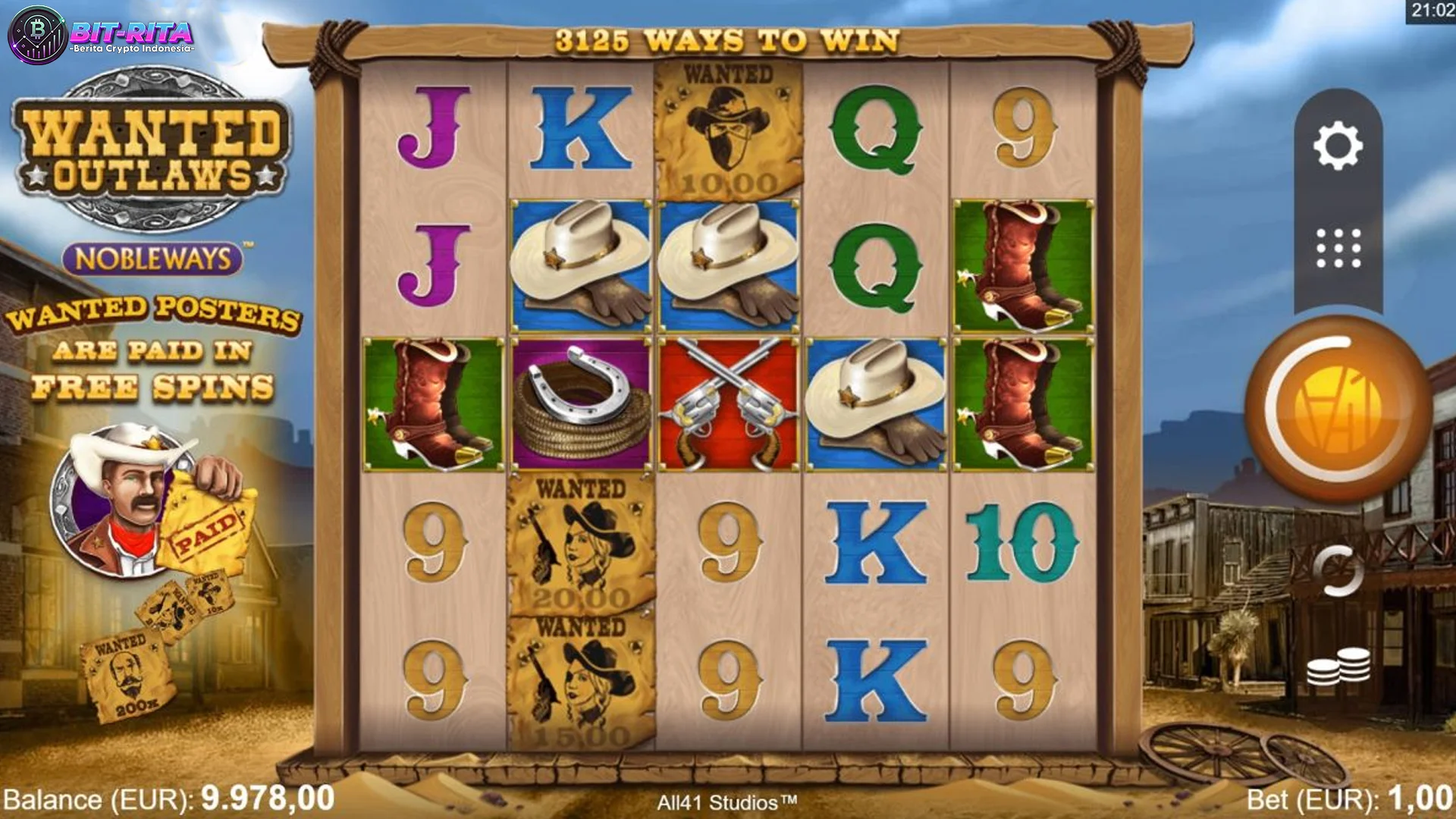The image size is (1456, 819).
Task: Open the dotted grid menu
Action: pyautogui.click(x=1338, y=248)
